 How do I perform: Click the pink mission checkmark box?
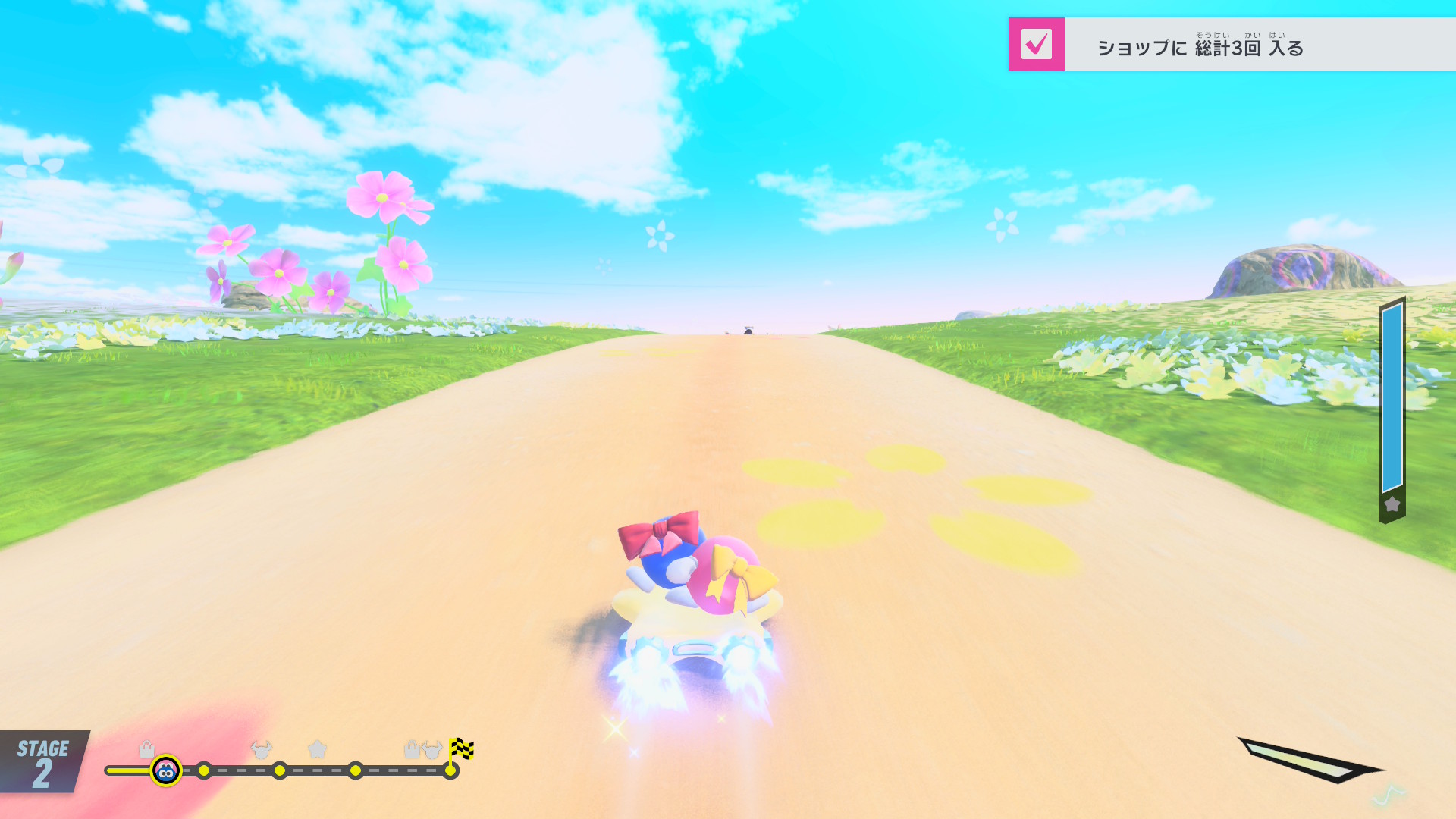click(1036, 44)
